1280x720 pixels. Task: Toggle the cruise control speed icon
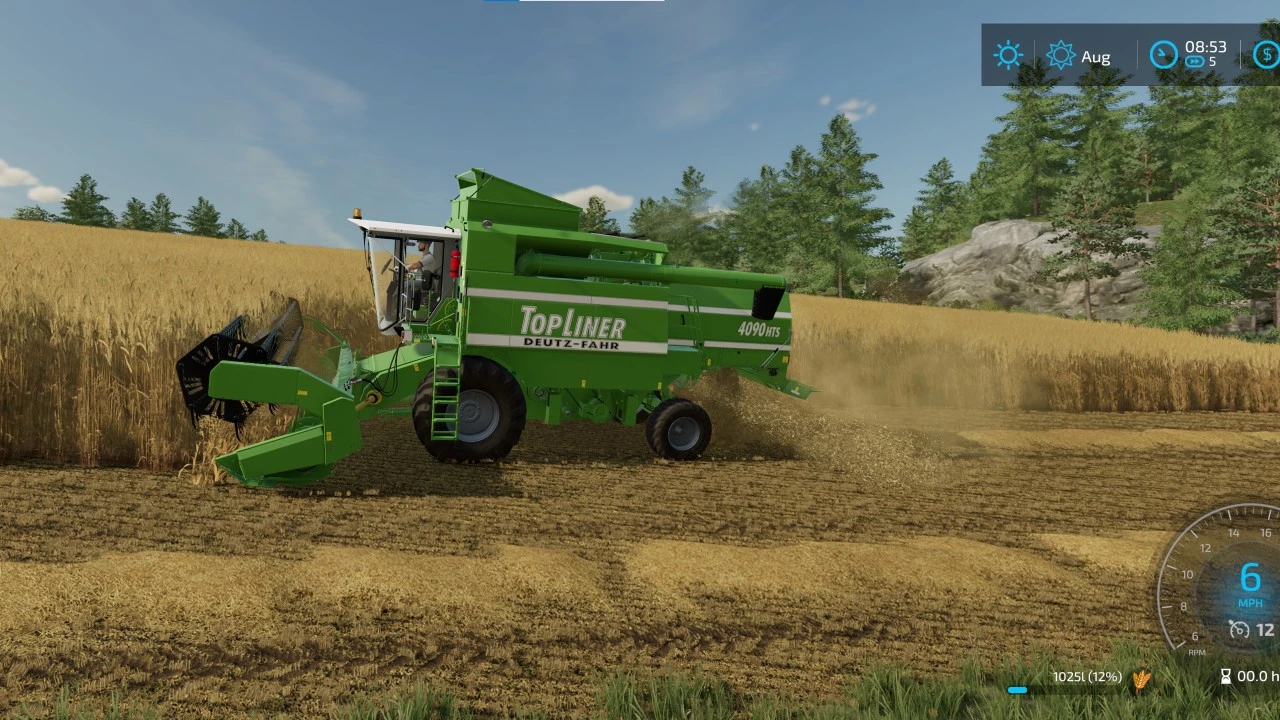pos(1239,630)
